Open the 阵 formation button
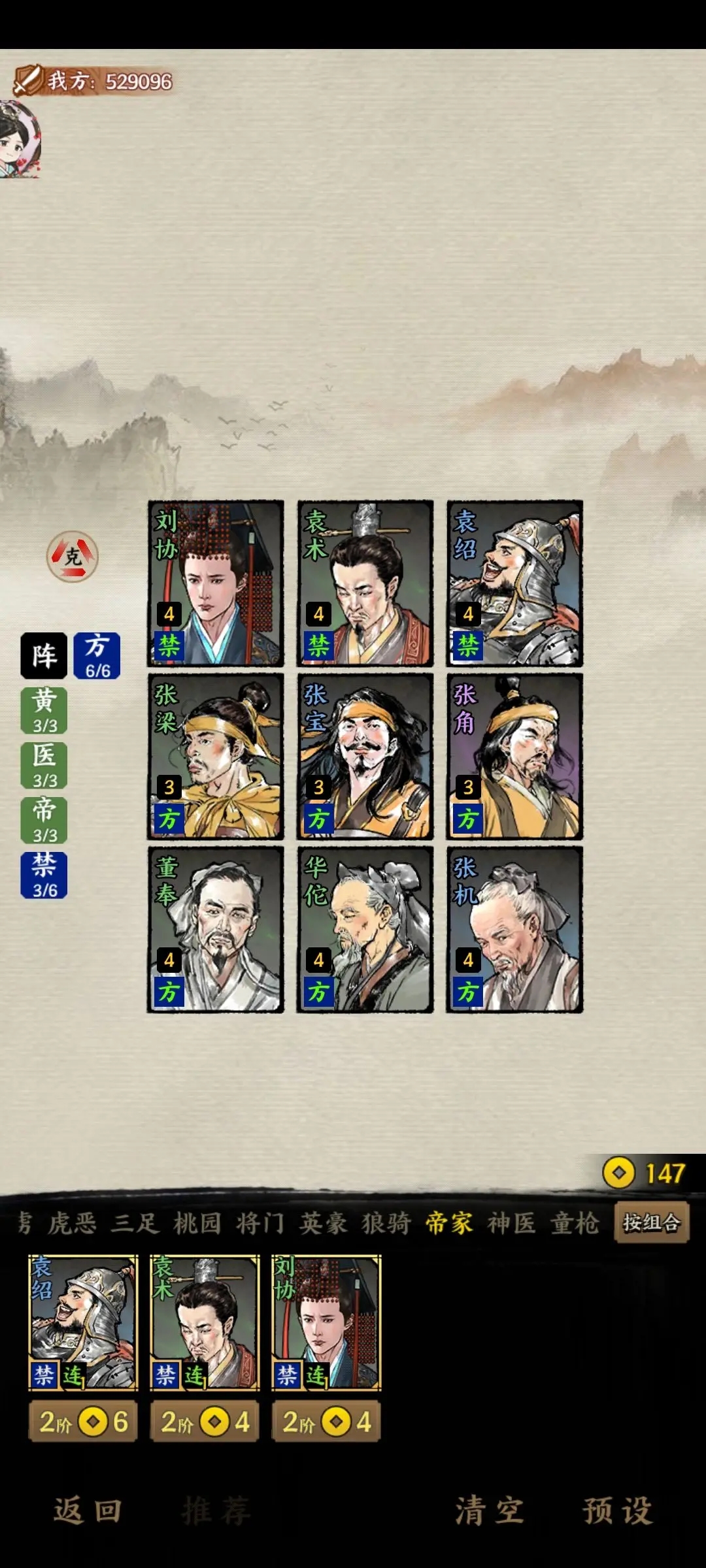Screen dimensions: 706x1568 (x=44, y=655)
